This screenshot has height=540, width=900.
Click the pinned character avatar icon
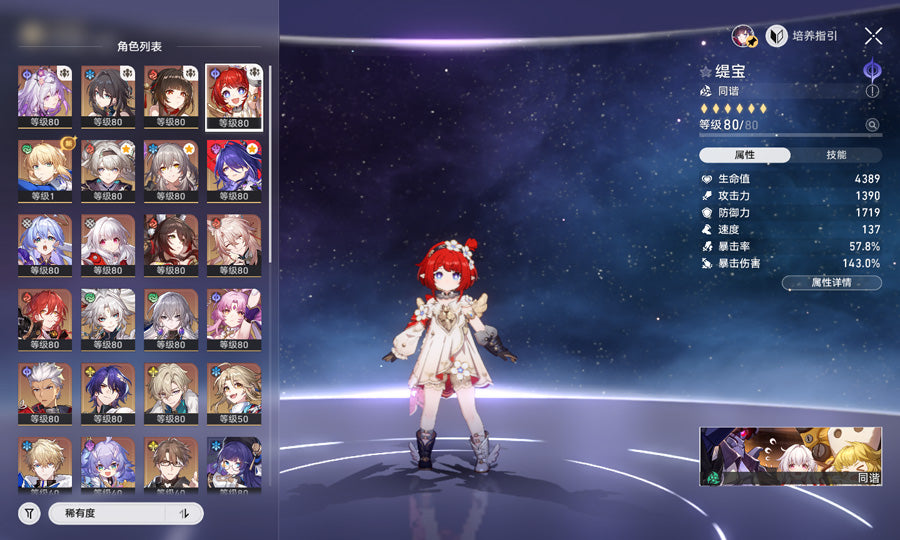pyautogui.click(x=743, y=36)
